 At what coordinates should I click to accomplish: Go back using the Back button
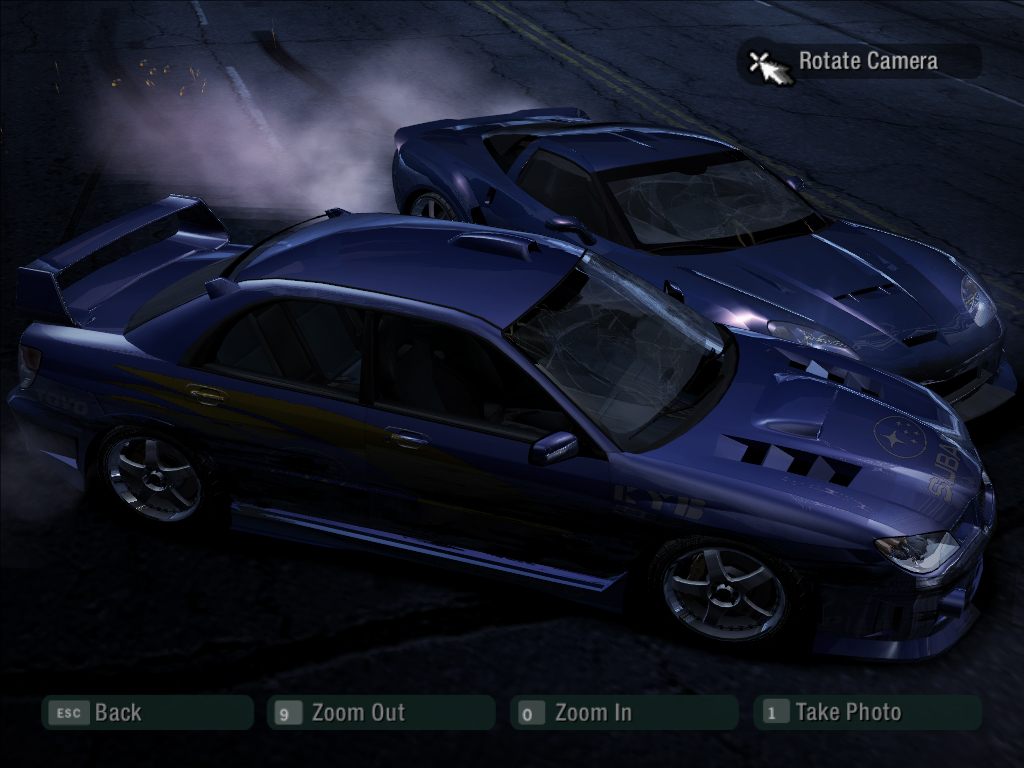tap(146, 713)
